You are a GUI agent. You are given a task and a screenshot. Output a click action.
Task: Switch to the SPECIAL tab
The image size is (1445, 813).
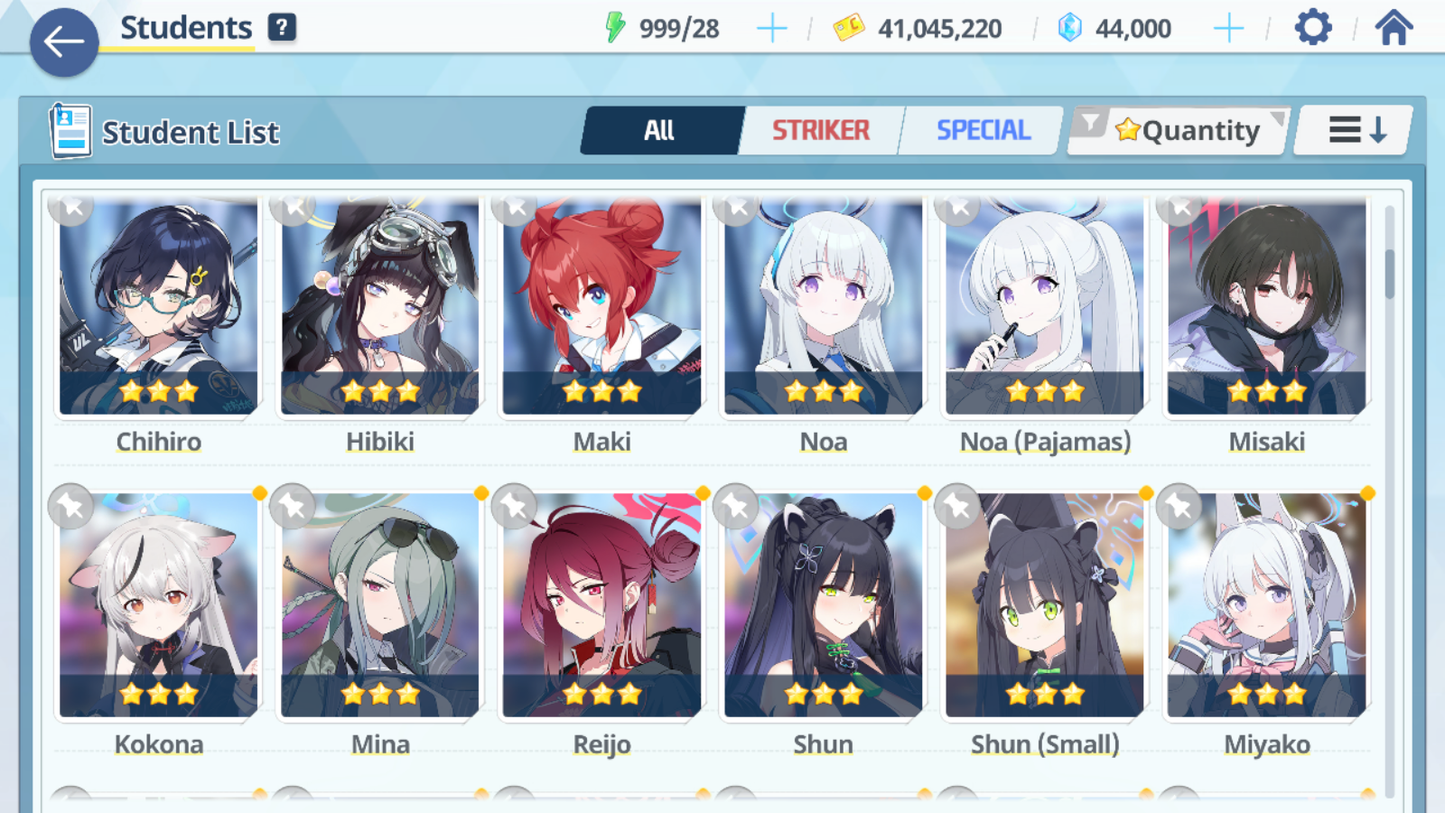tap(982, 130)
